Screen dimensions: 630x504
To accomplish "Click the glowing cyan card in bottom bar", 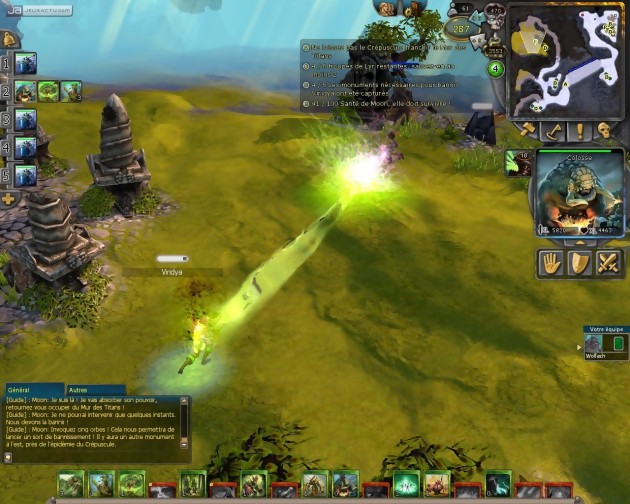I will point(405,485).
